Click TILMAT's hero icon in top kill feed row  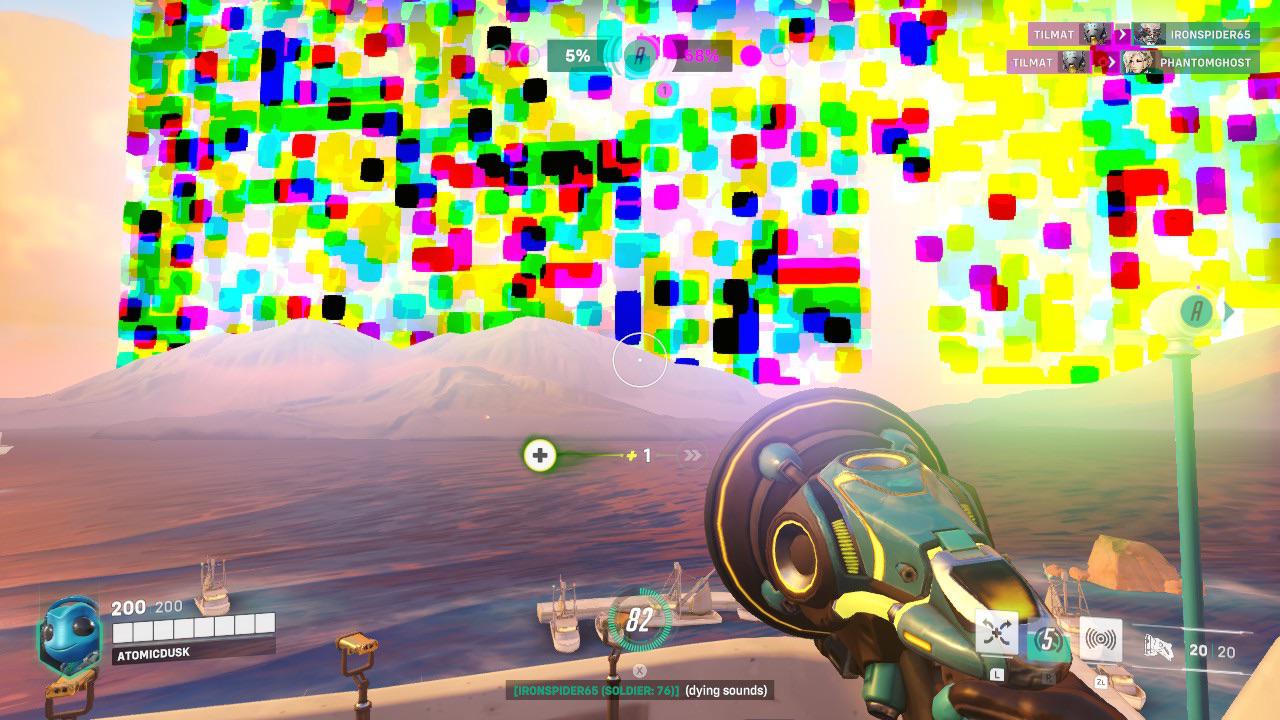pos(1096,34)
